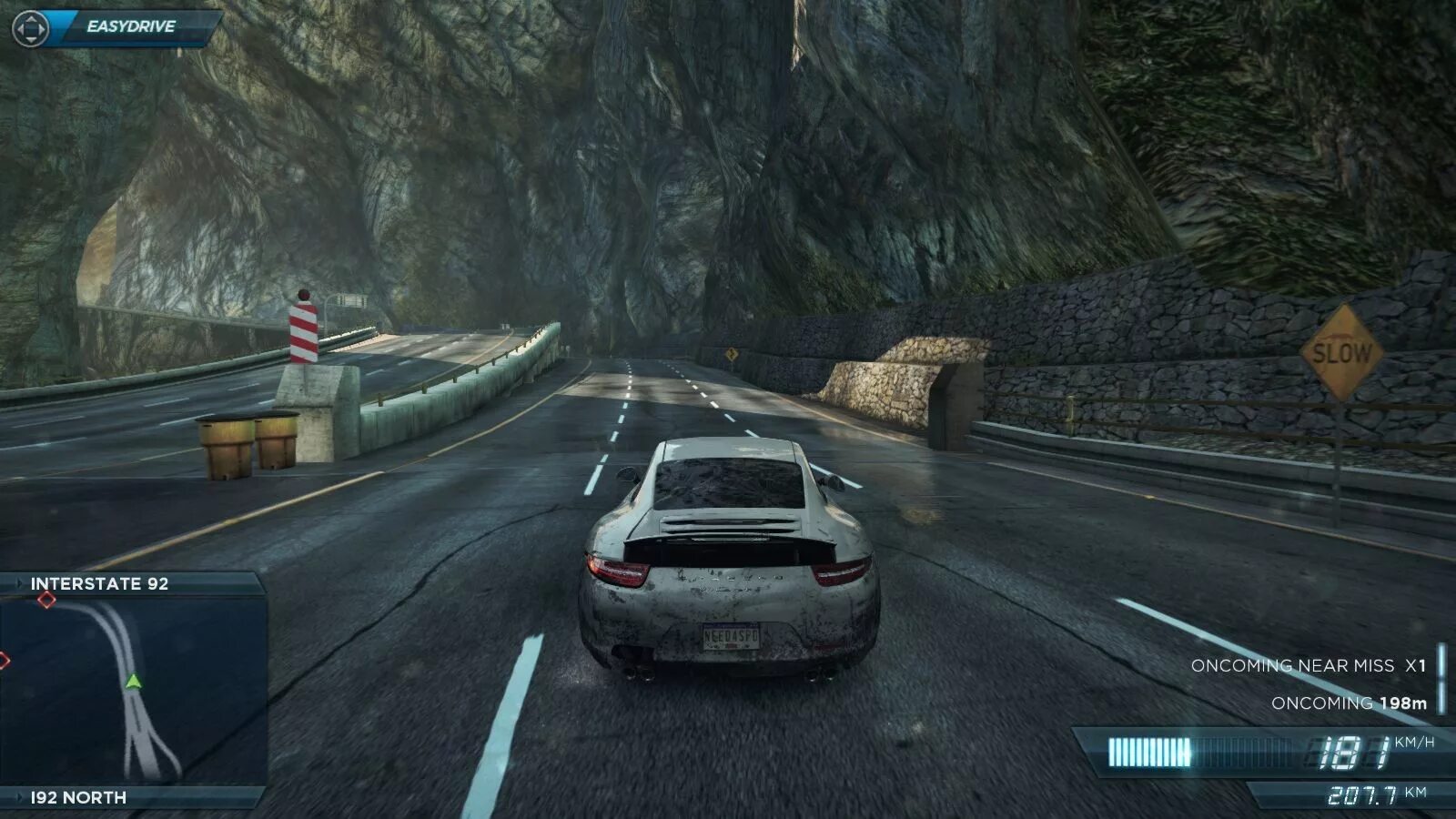
Task: Click the Interstate 92 location header
Action: point(100,584)
